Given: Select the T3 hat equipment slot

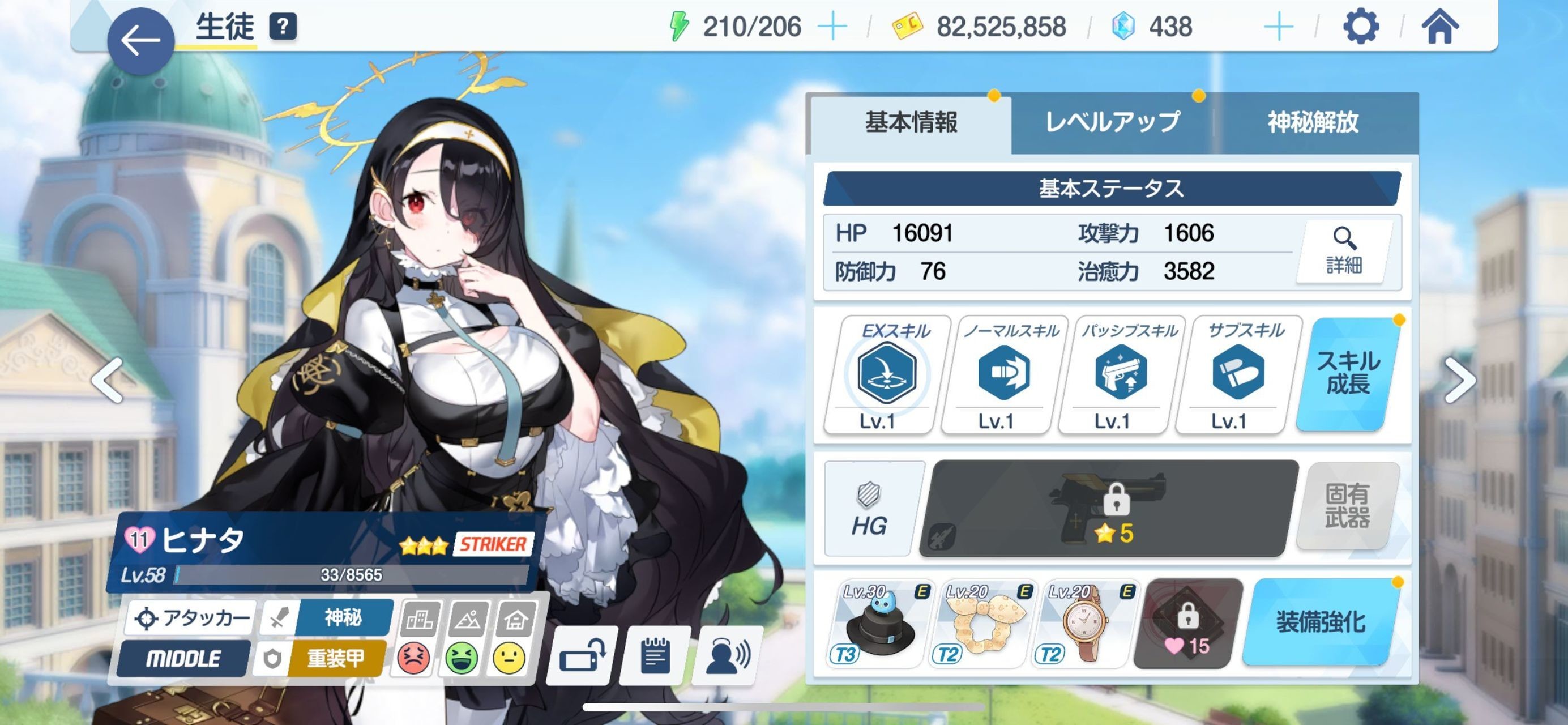Looking at the screenshot, I should point(880,624).
